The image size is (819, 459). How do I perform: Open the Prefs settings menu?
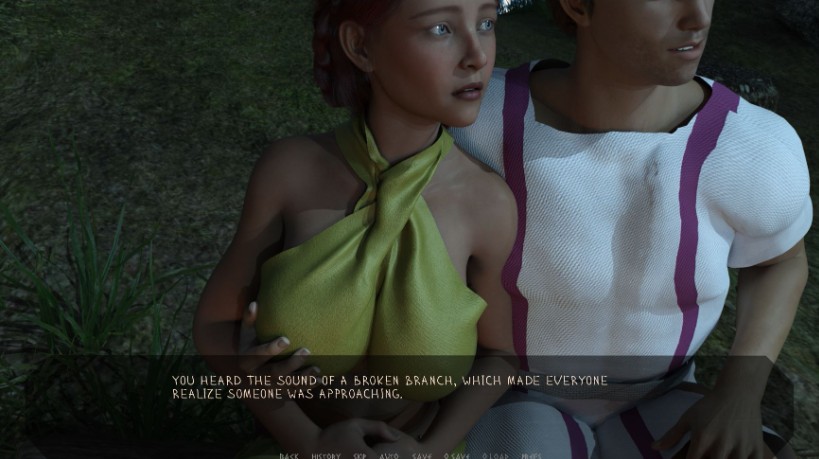pyautogui.click(x=531, y=455)
